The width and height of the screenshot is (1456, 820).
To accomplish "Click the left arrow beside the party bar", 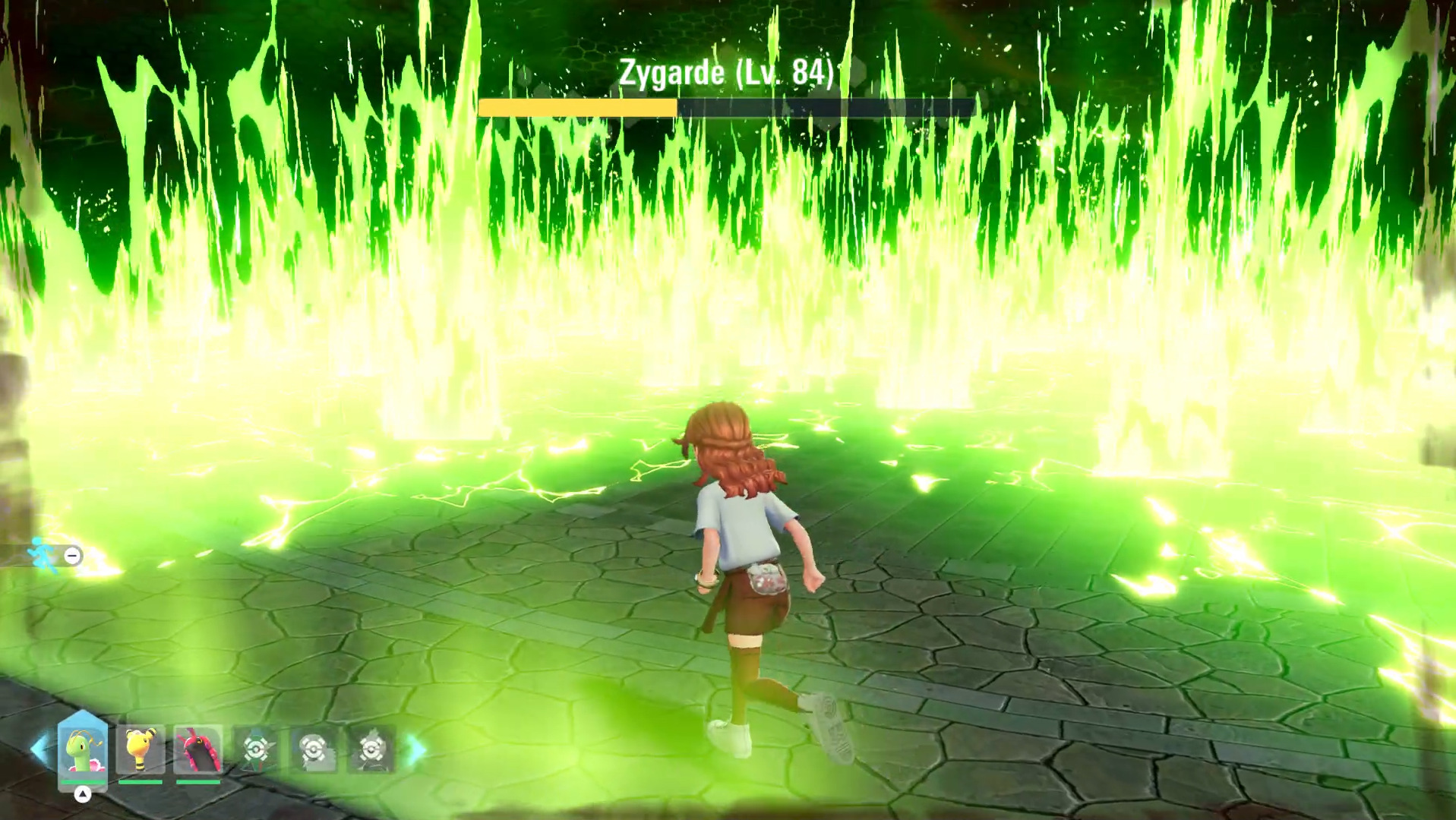I will point(39,749).
